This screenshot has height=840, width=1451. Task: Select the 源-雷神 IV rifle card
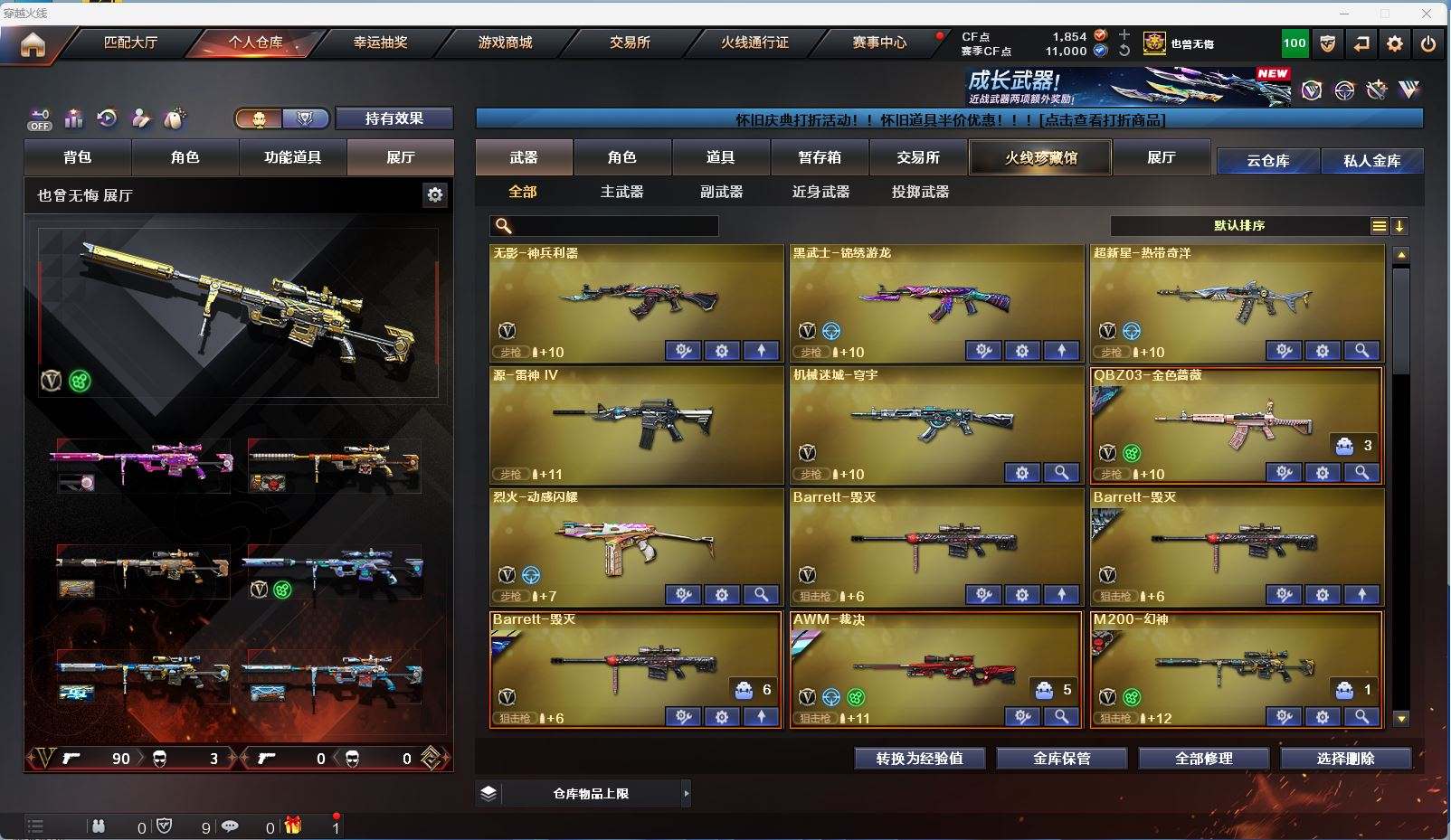point(636,424)
